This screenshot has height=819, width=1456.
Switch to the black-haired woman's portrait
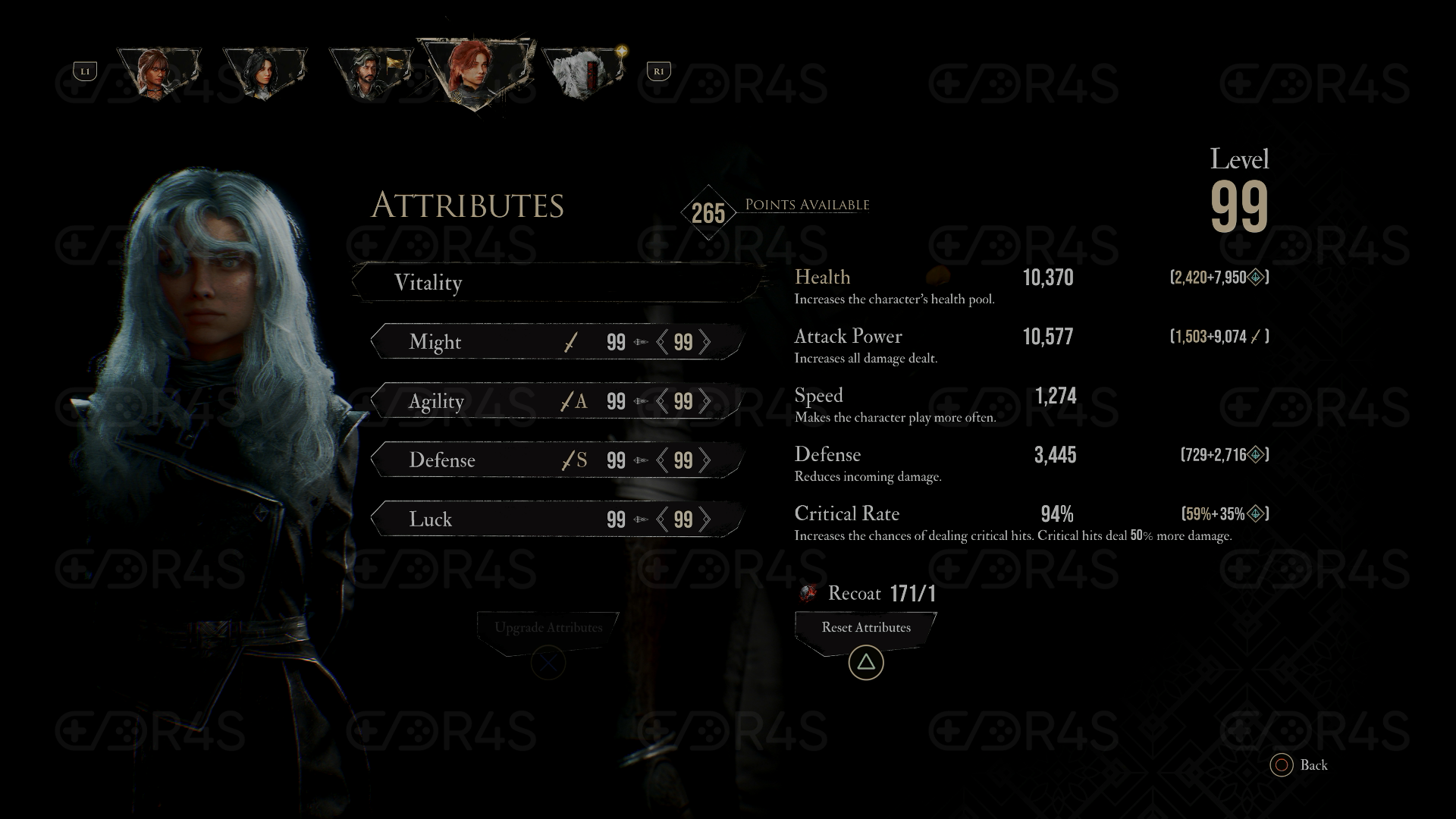pos(264,72)
